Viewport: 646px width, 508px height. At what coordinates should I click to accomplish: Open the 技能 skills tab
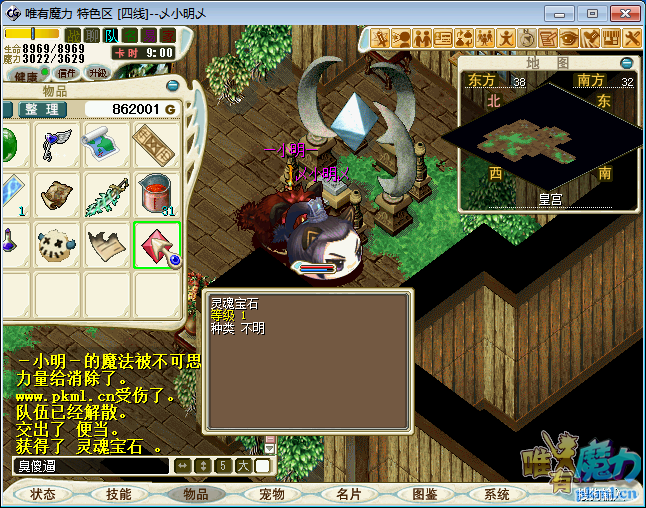click(119, 494)
